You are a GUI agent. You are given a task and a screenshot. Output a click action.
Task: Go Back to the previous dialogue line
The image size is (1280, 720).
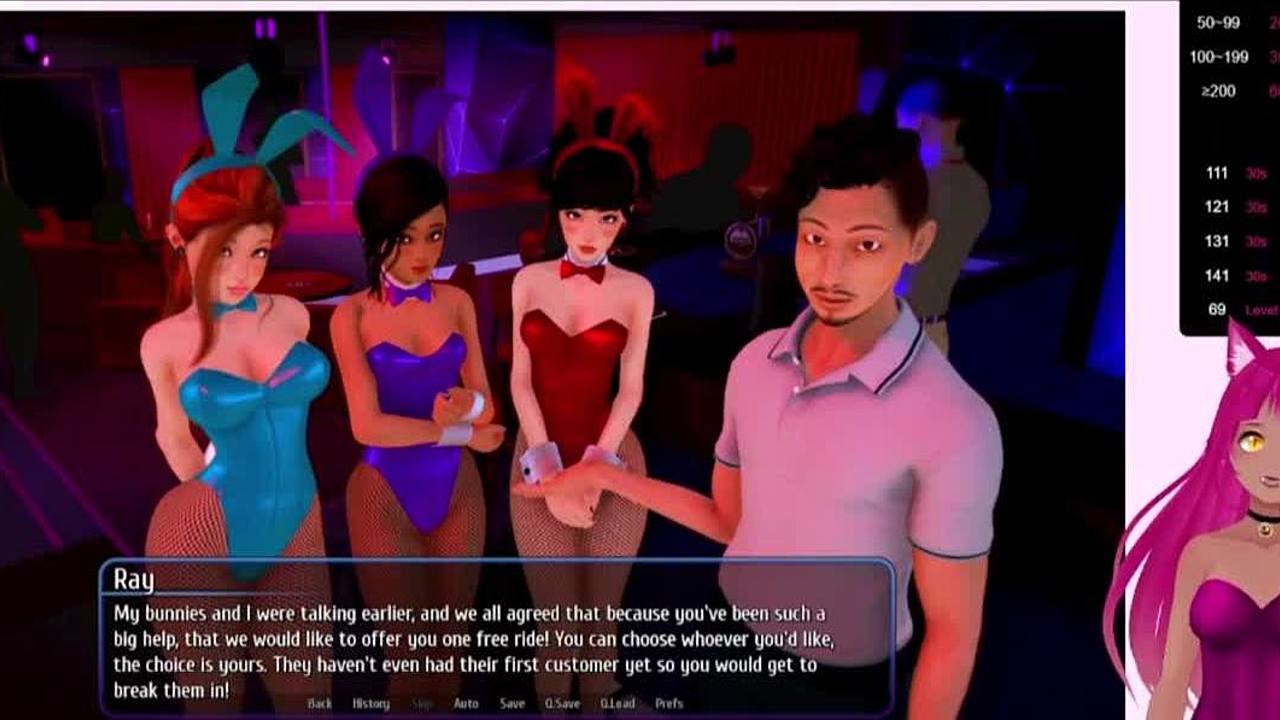[320, 704]
